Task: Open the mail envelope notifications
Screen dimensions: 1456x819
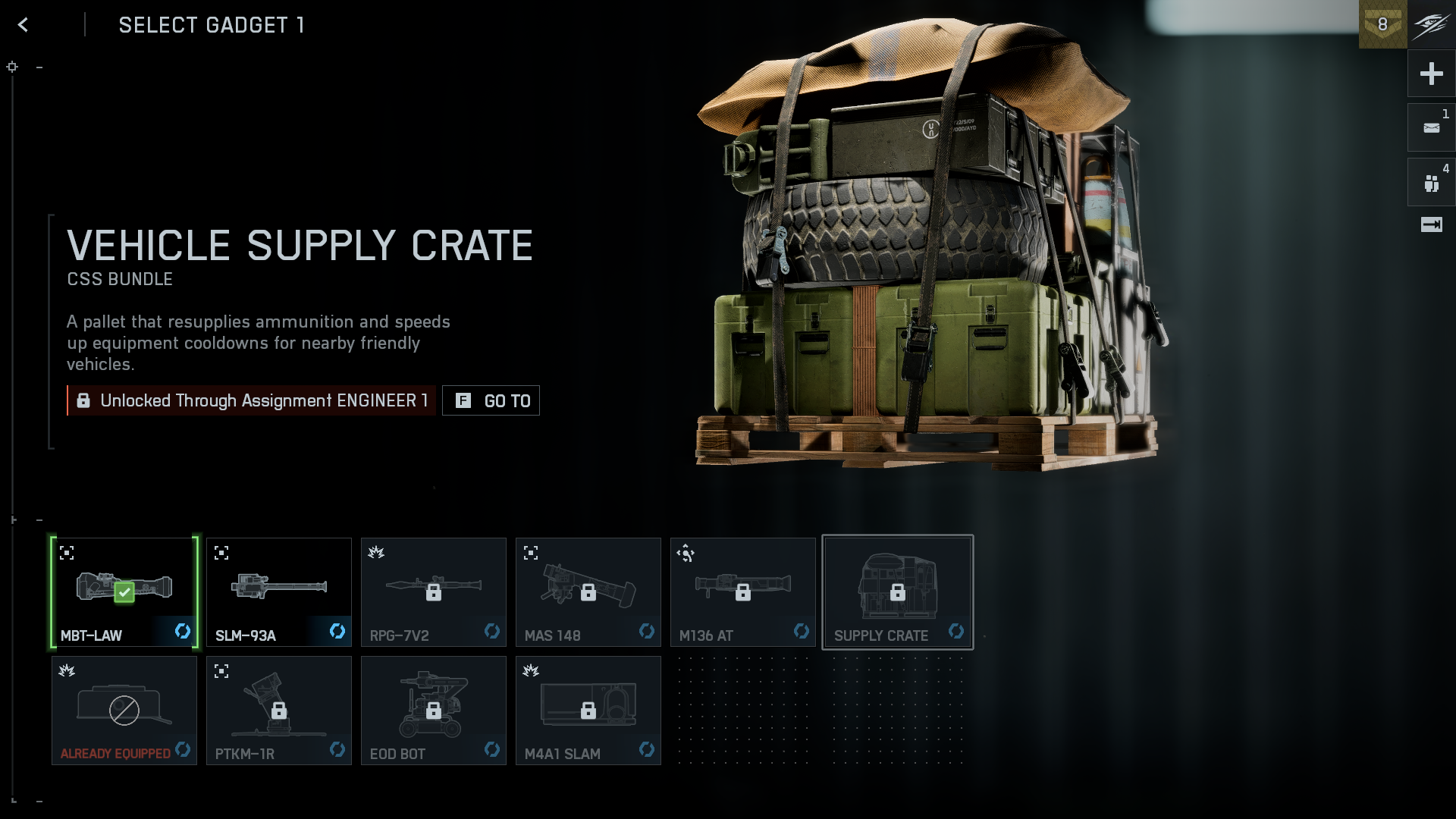Action: pos(1431,127)
